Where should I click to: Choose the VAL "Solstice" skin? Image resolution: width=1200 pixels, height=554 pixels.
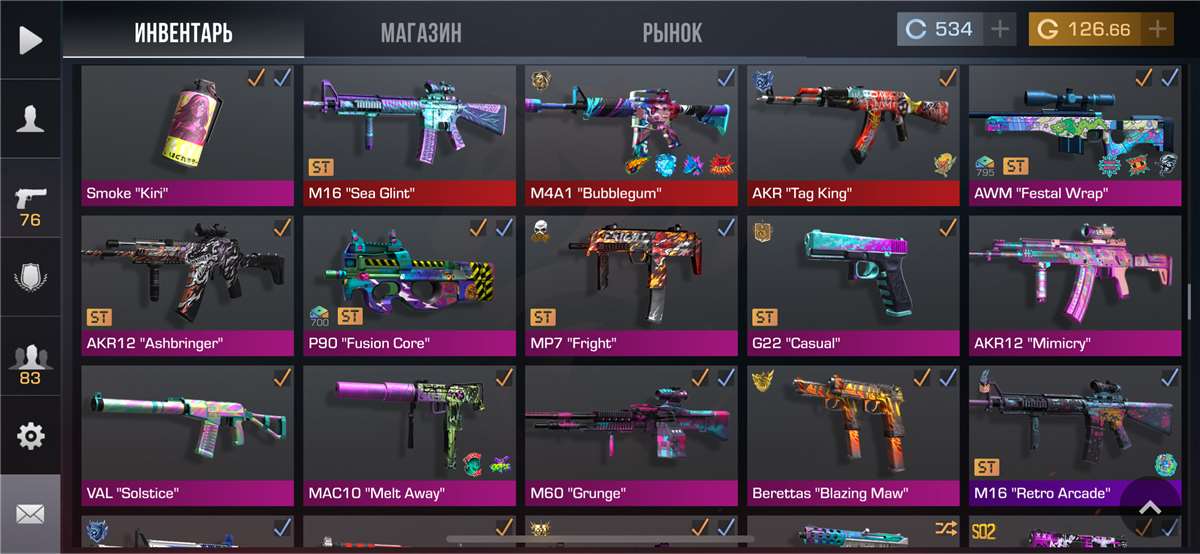click(x=187, y=430)
